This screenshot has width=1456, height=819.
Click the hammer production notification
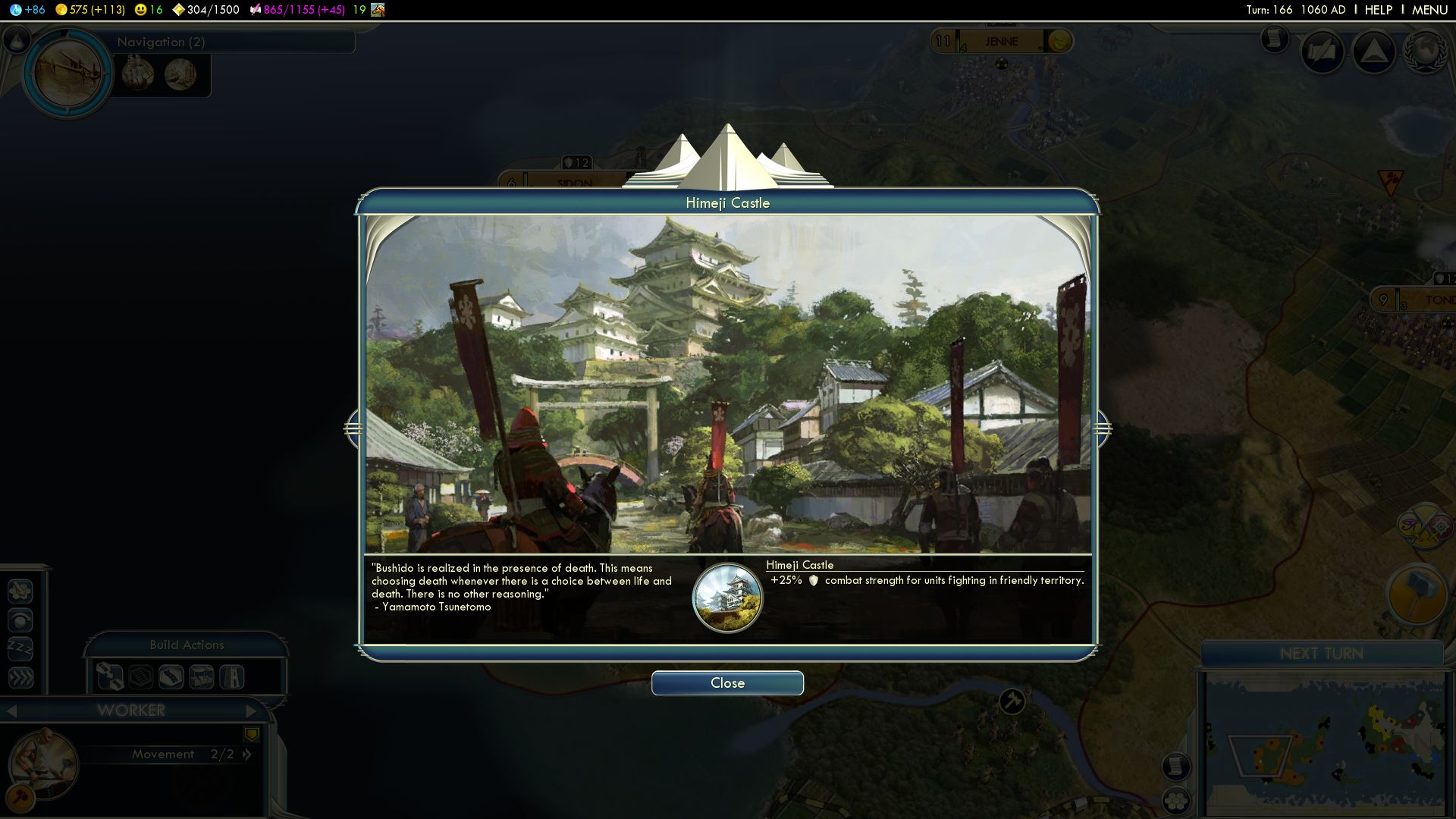coord(1415,596)
